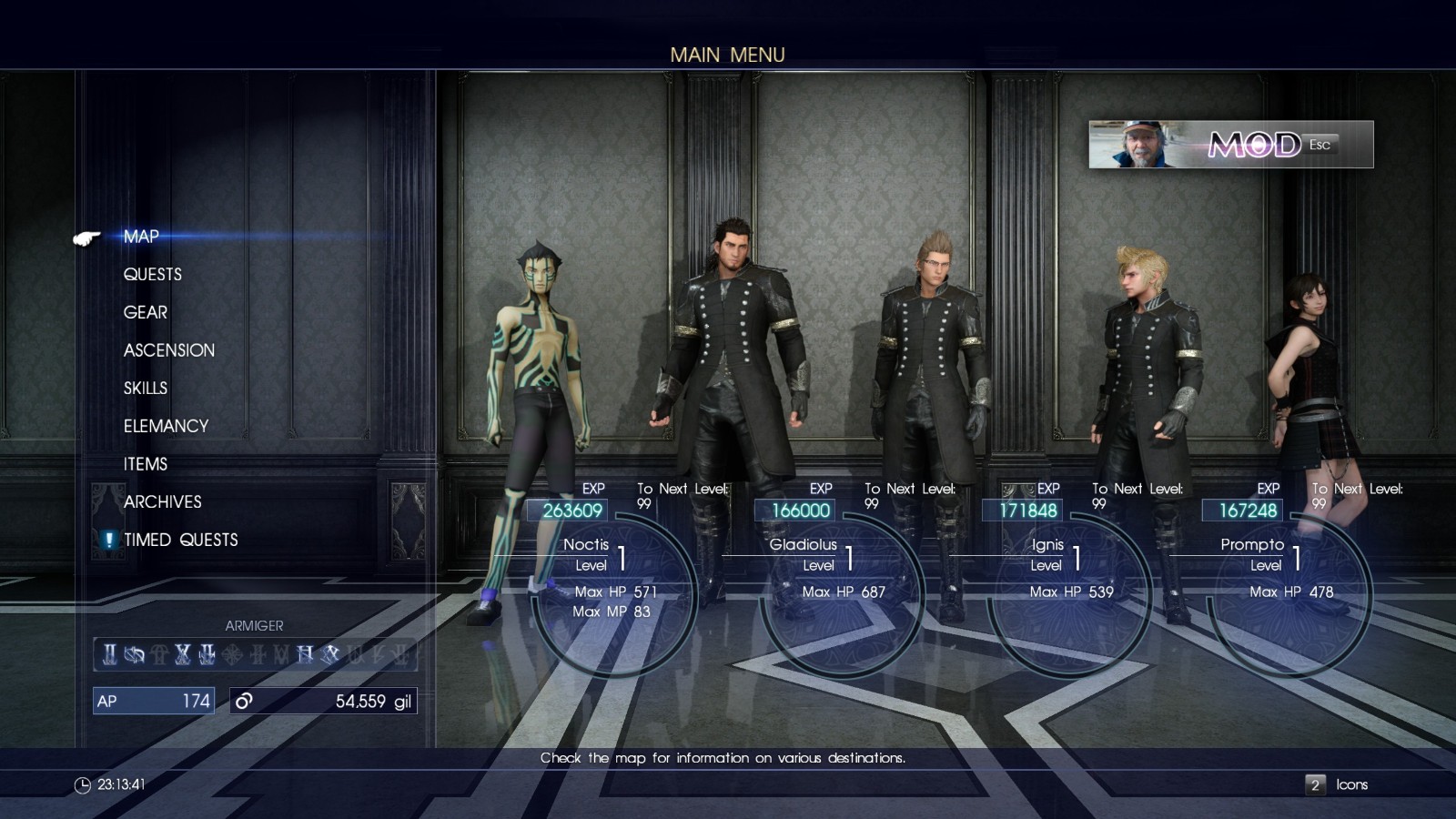Click the MOD banner button

(1230, 145)
